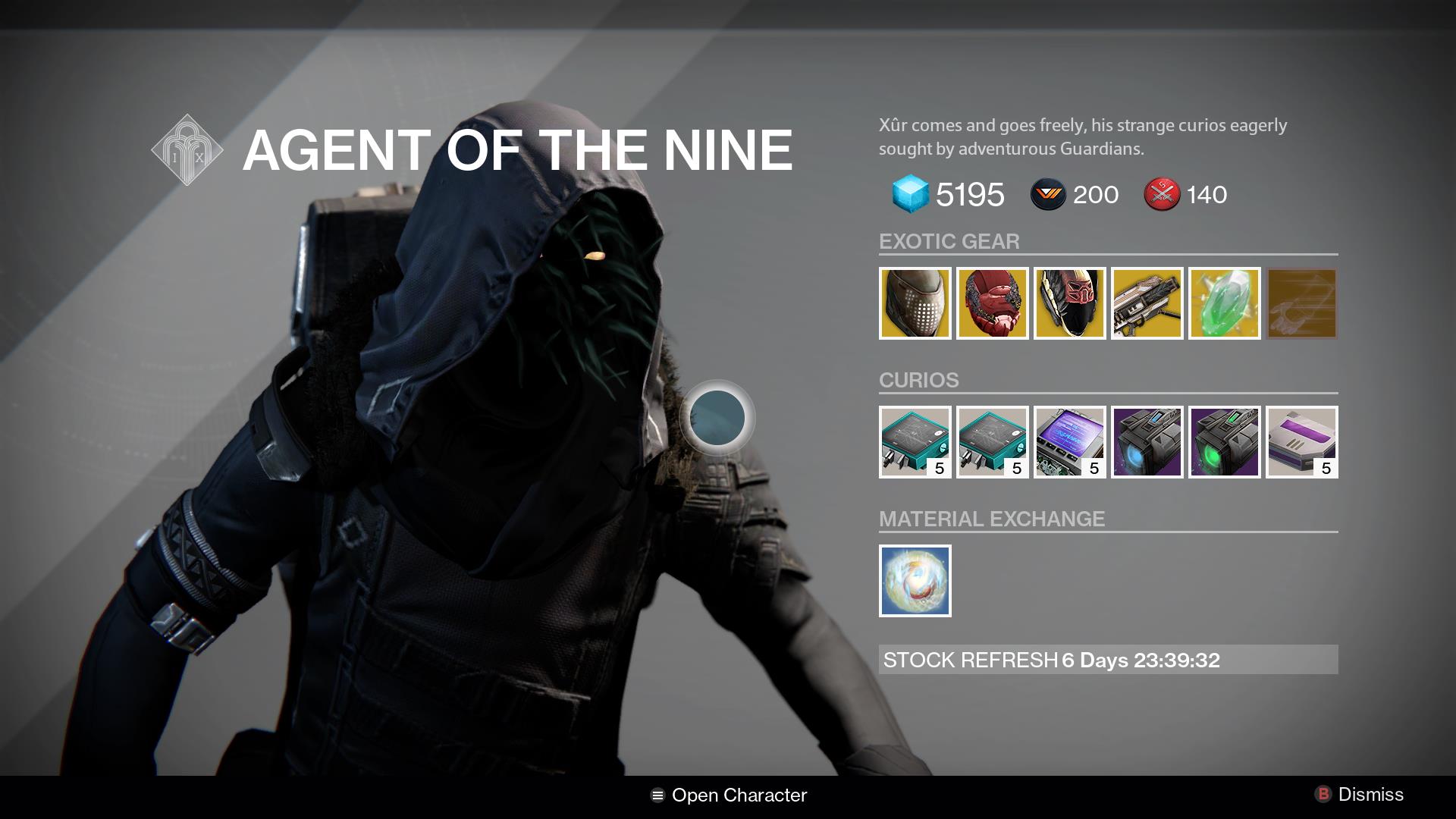Select the green exotic engram
This screenshot has height=819, width=1456.
coord(1224,303)
